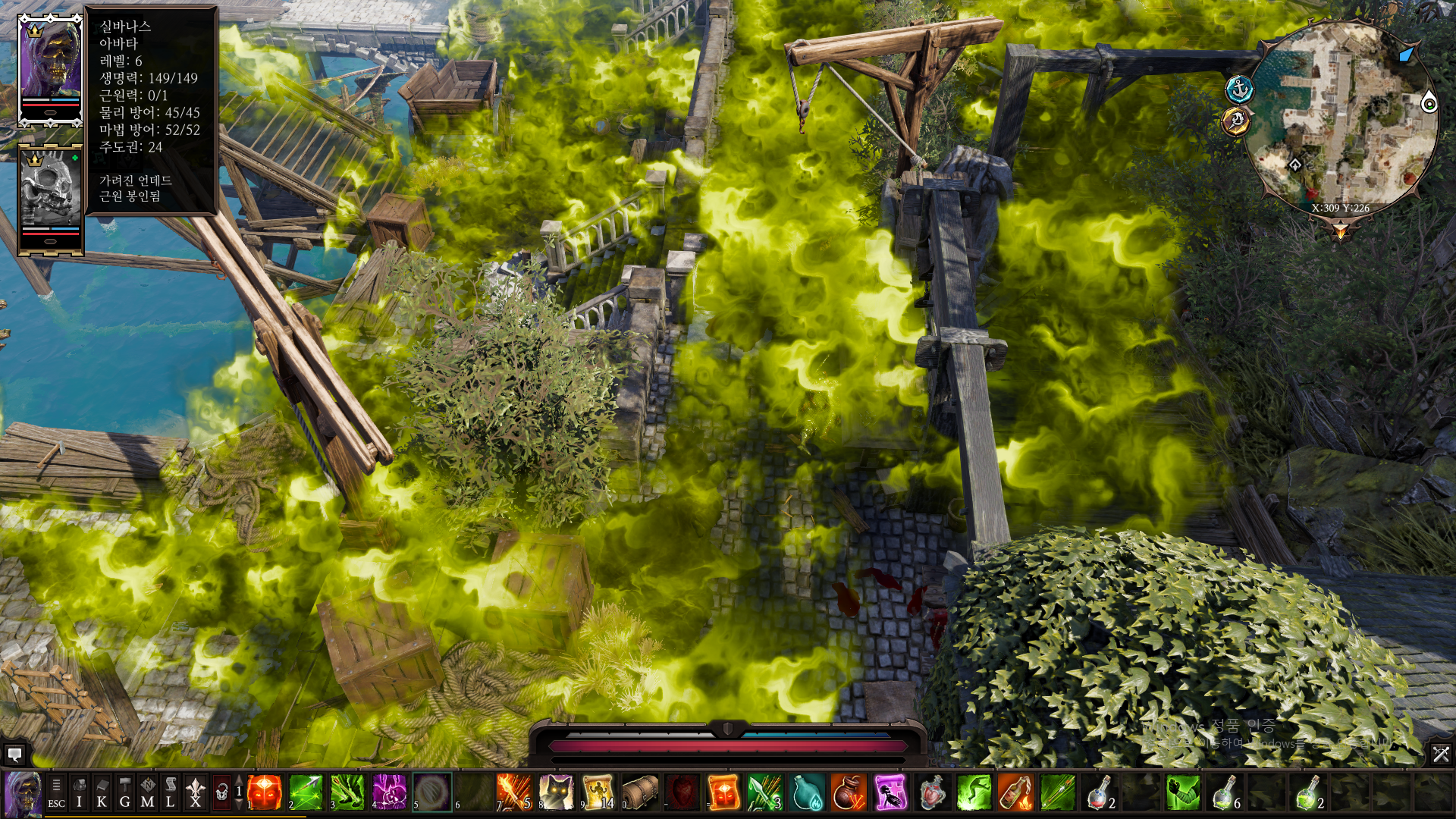Open the skills book K button
The image size is (1456, 819).
(x=102, y=793)
